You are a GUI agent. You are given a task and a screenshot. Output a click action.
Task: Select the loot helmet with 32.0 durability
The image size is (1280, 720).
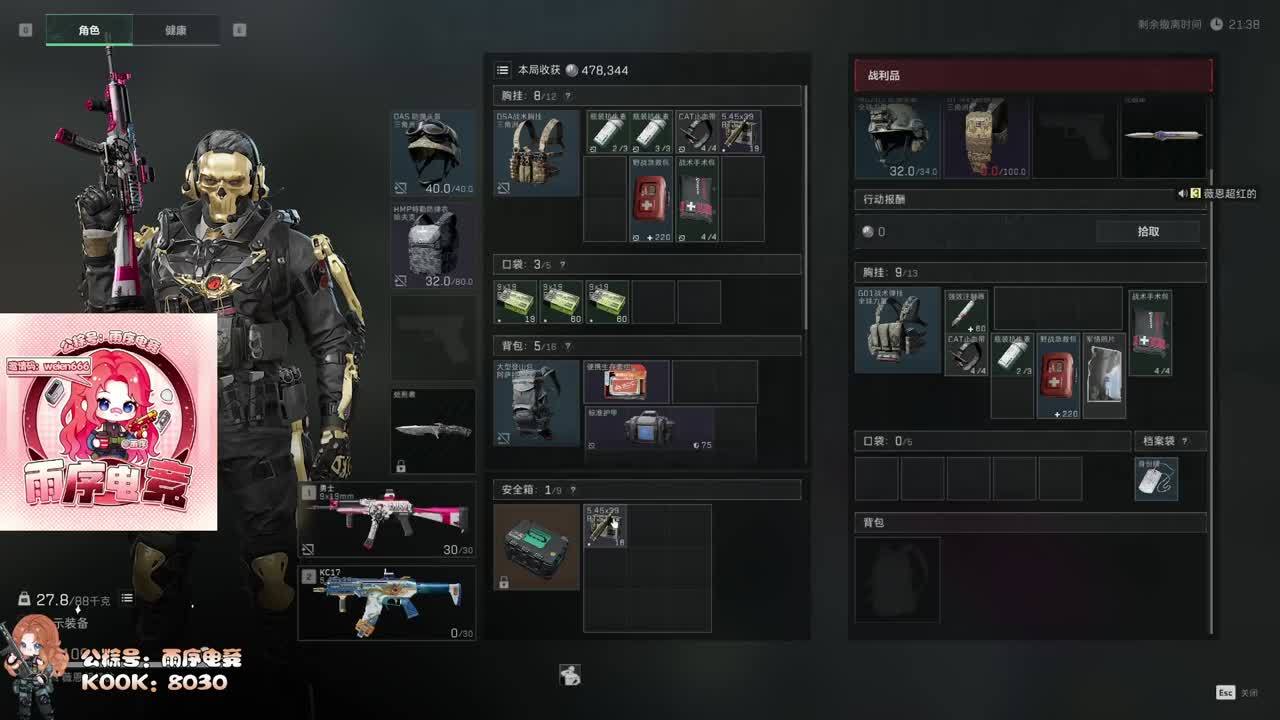[896, 138]
